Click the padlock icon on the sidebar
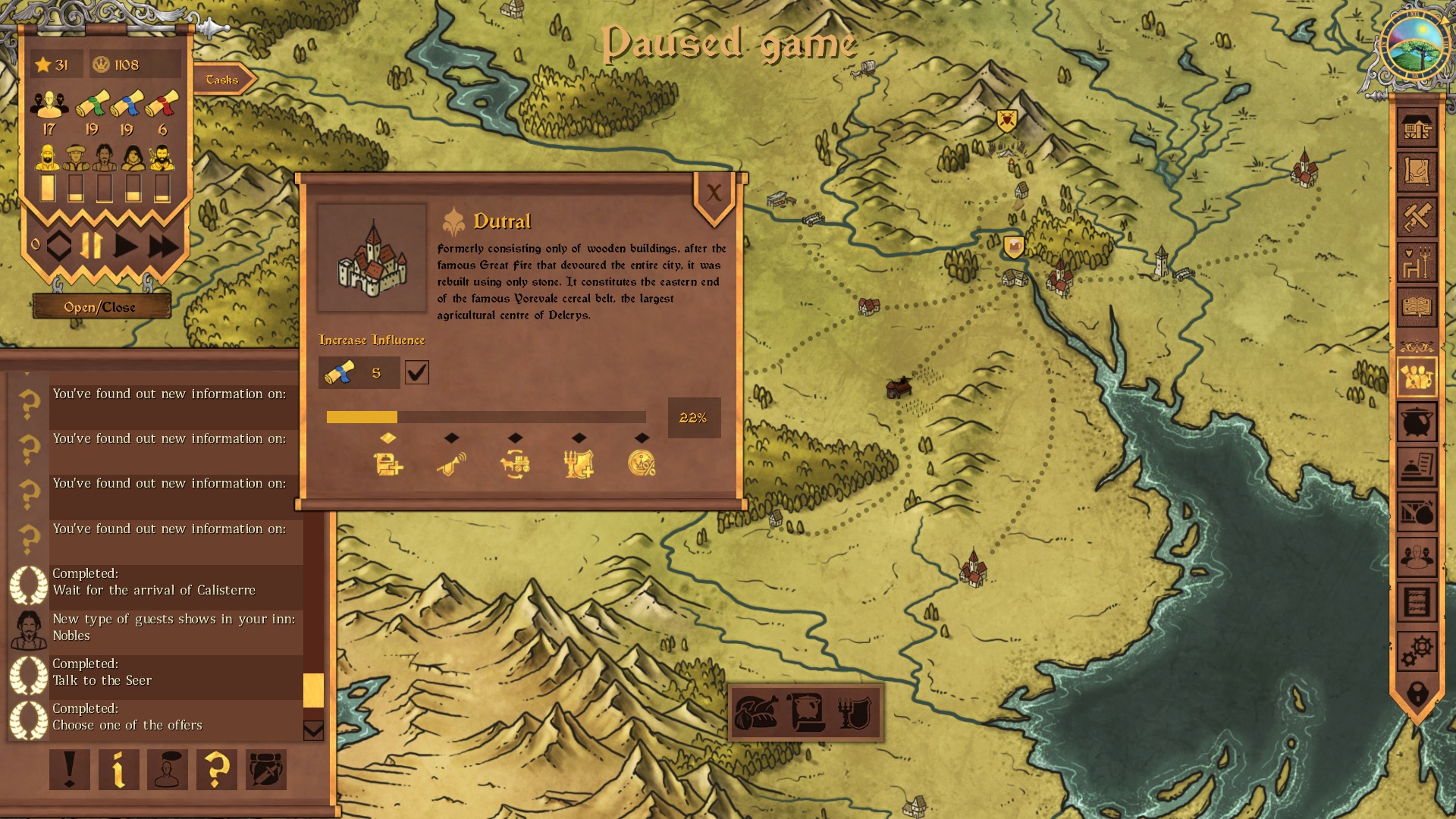The width and height of the screenshot is (1456, 819). 1417,693
